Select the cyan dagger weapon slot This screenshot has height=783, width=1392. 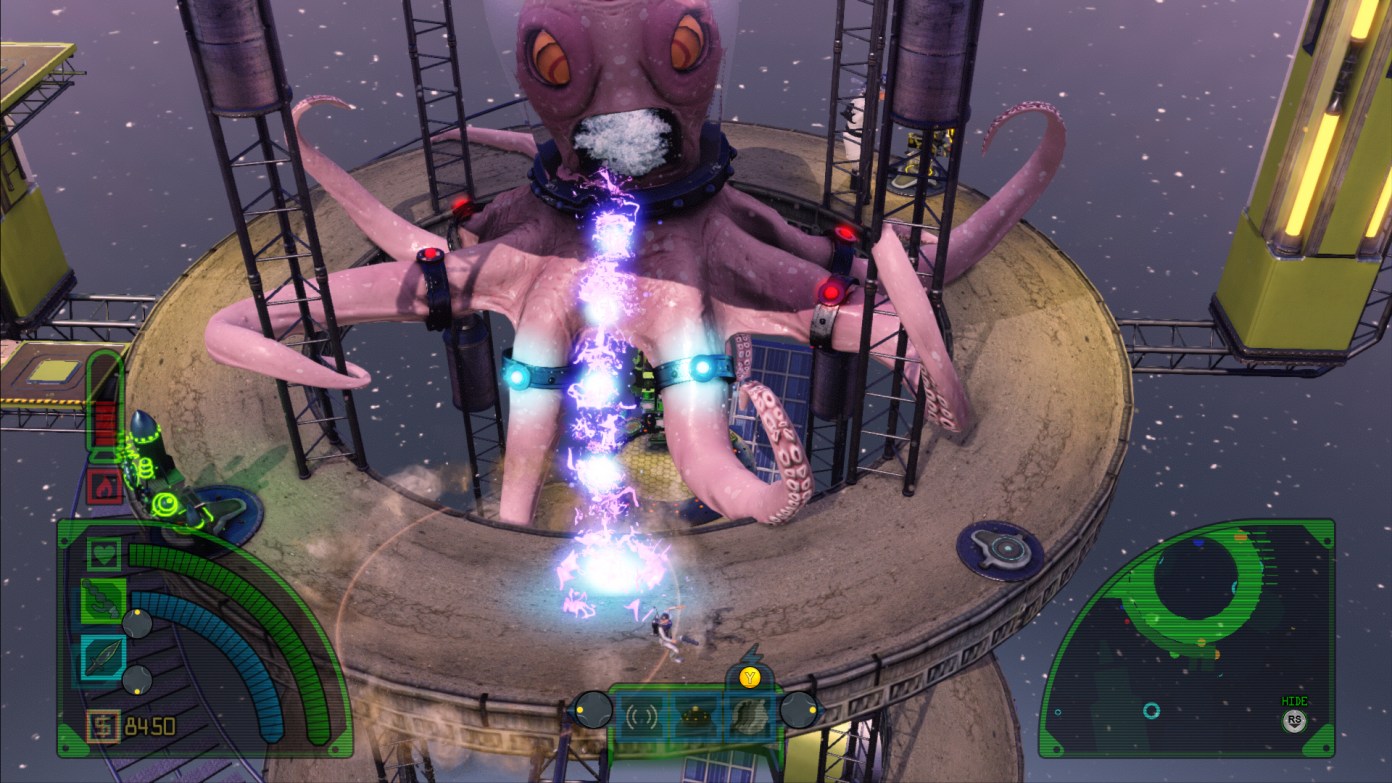(103, 659)
